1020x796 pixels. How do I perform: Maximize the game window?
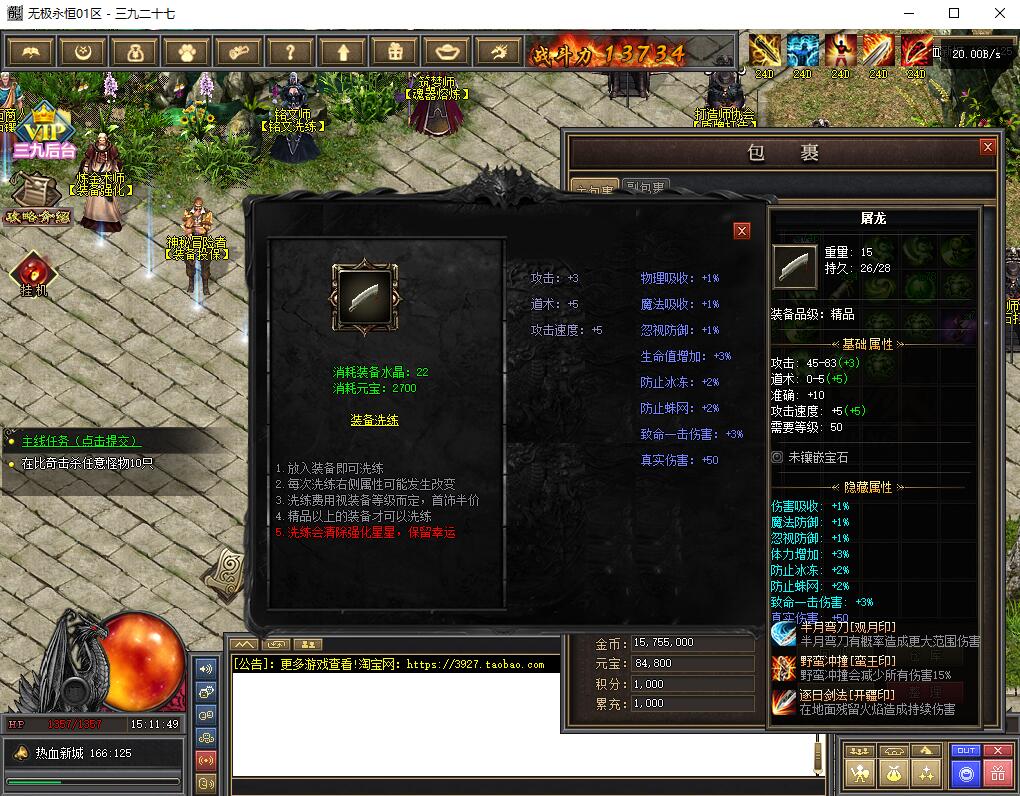coord(953,13)
